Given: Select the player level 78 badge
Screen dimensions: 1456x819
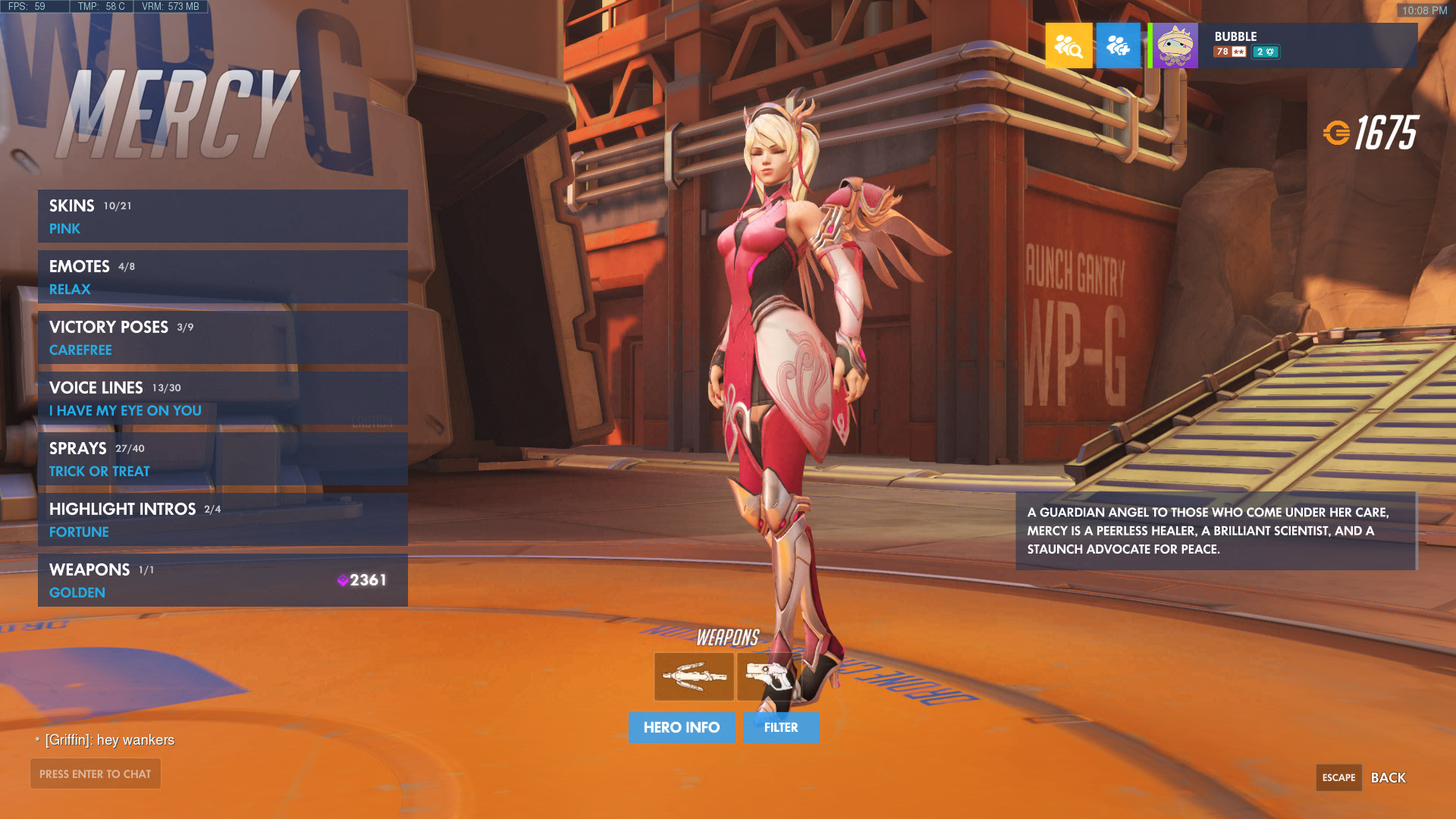Looking at the screenshot, I should coord(1228,52).
